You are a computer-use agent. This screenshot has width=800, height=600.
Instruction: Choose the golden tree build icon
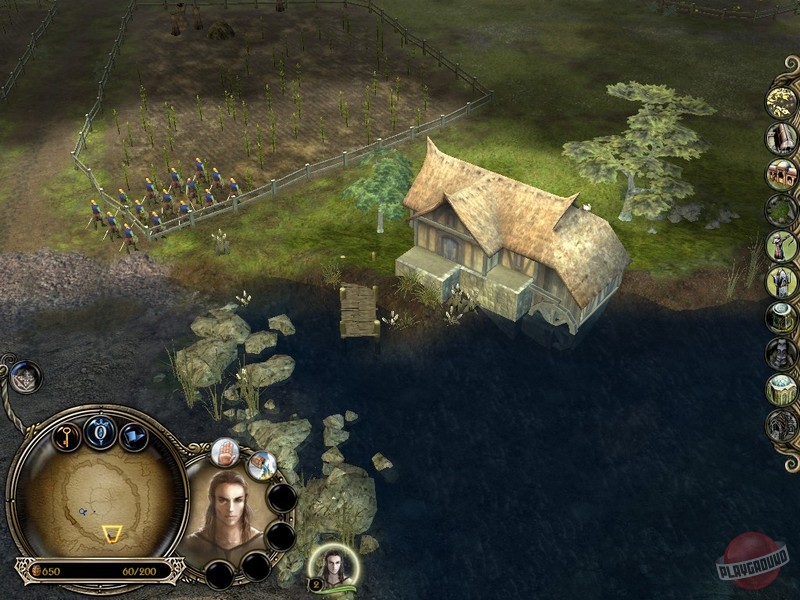tap(781, 101)
